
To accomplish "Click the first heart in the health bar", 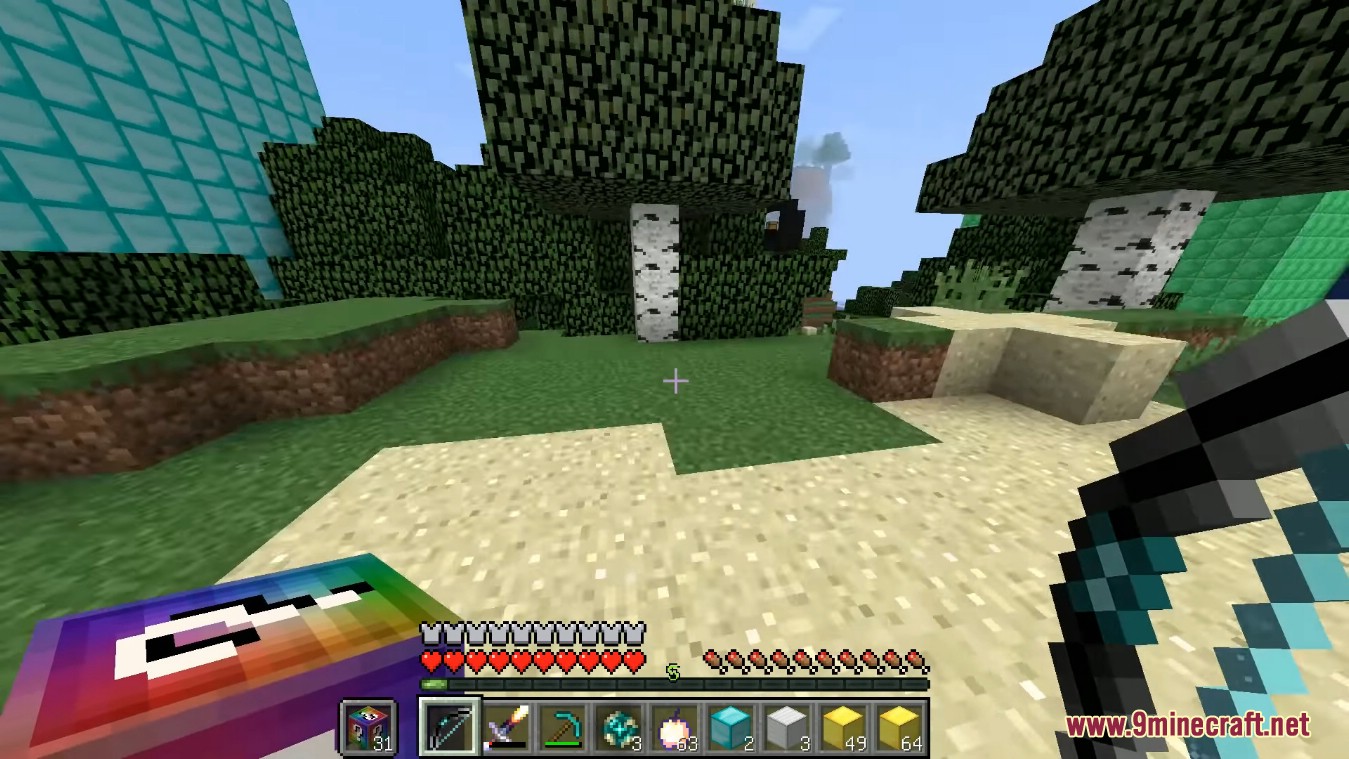I will tap(428, 661).
